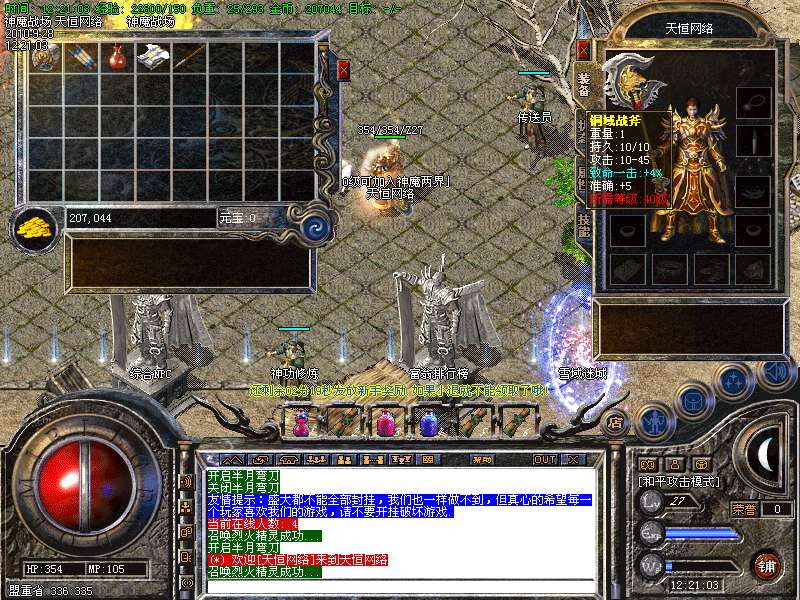Open the 技能 skills tab
This screenshot has height=600, width=800.
point(584,225)
